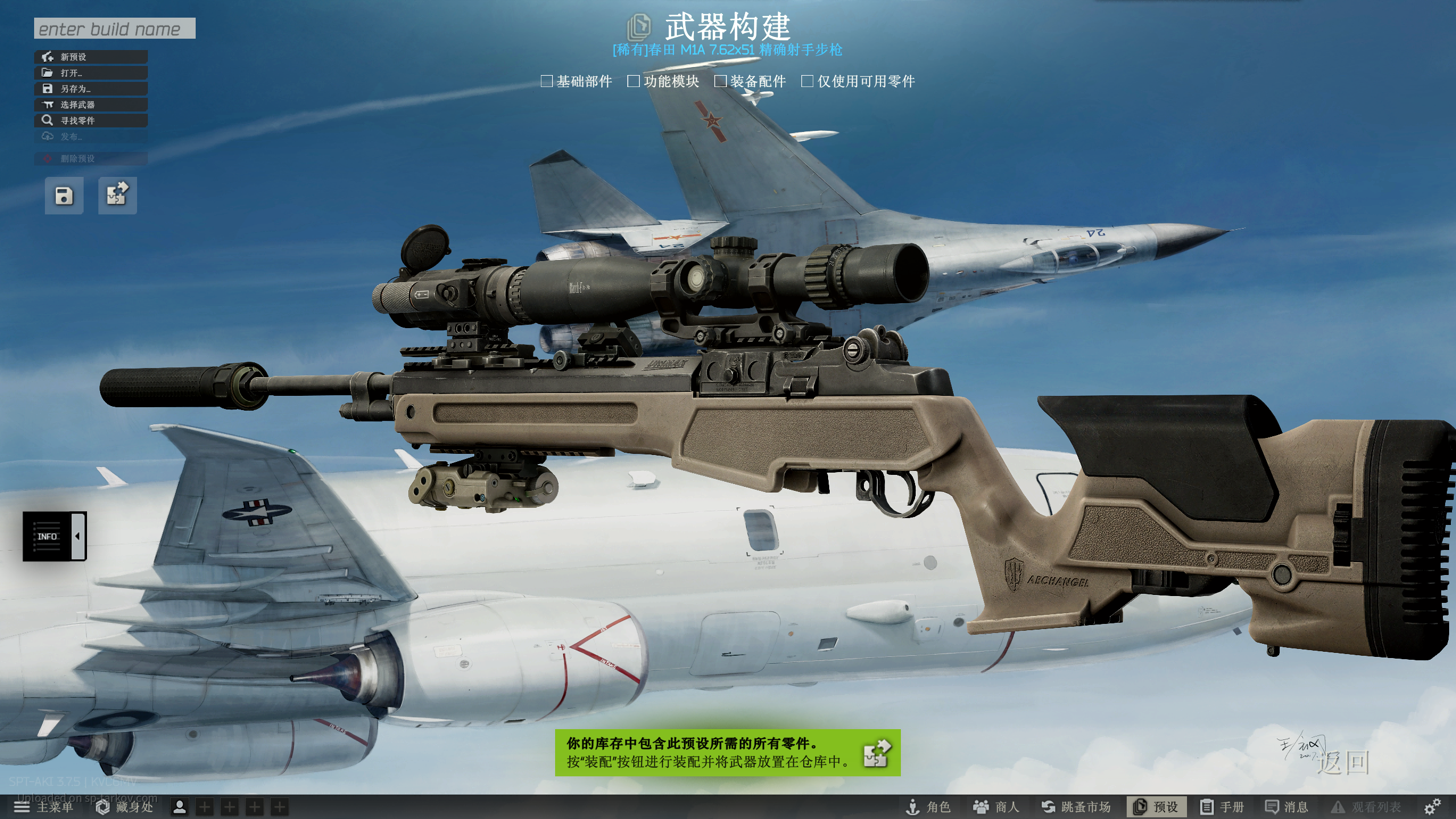Select 寻找零件 to find parts
Image resolution: width=1456 pixels, height=819 pixels.
91,121
